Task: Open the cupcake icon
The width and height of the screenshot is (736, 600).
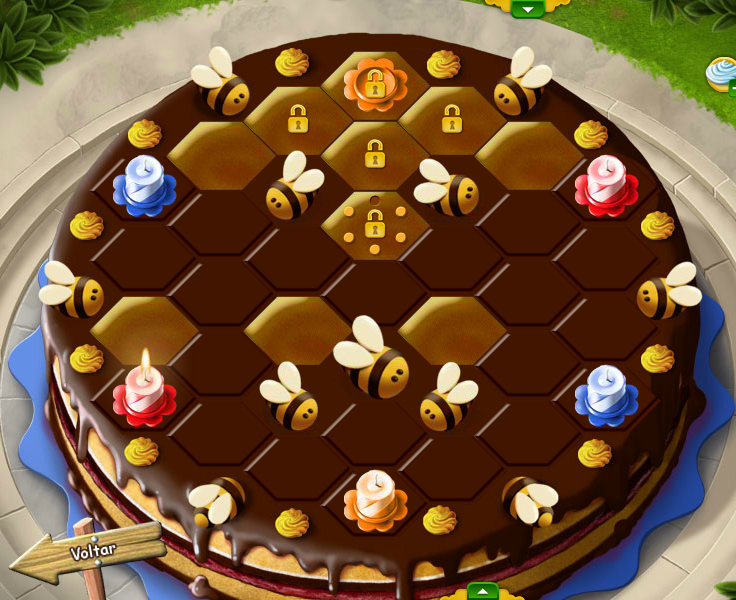Action: tap(722, 72)
